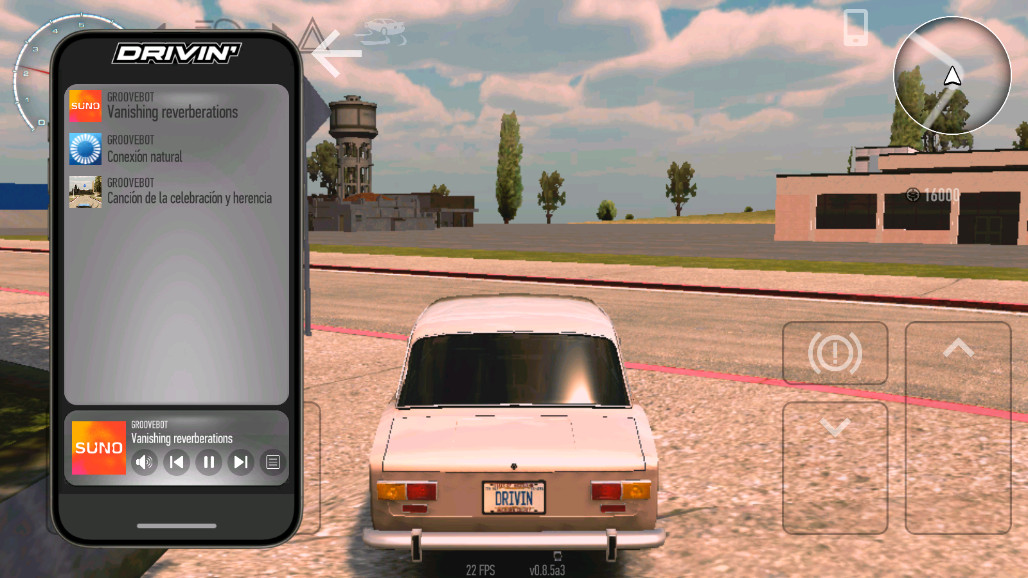
Task: Select the Vanishing reverberations track in the playlist
Action: (x=175, y=106)
